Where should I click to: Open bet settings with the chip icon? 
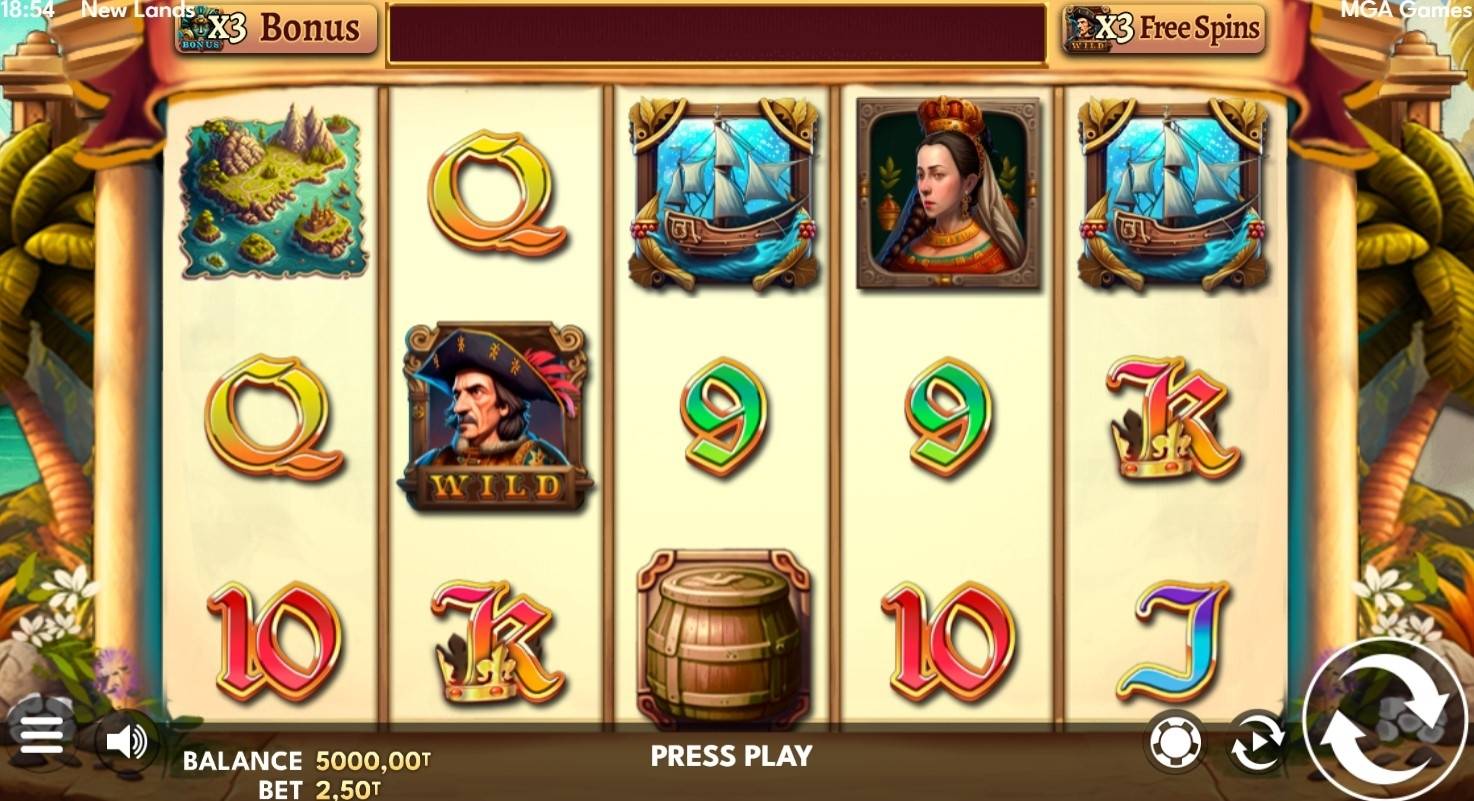click(1175, 743)
